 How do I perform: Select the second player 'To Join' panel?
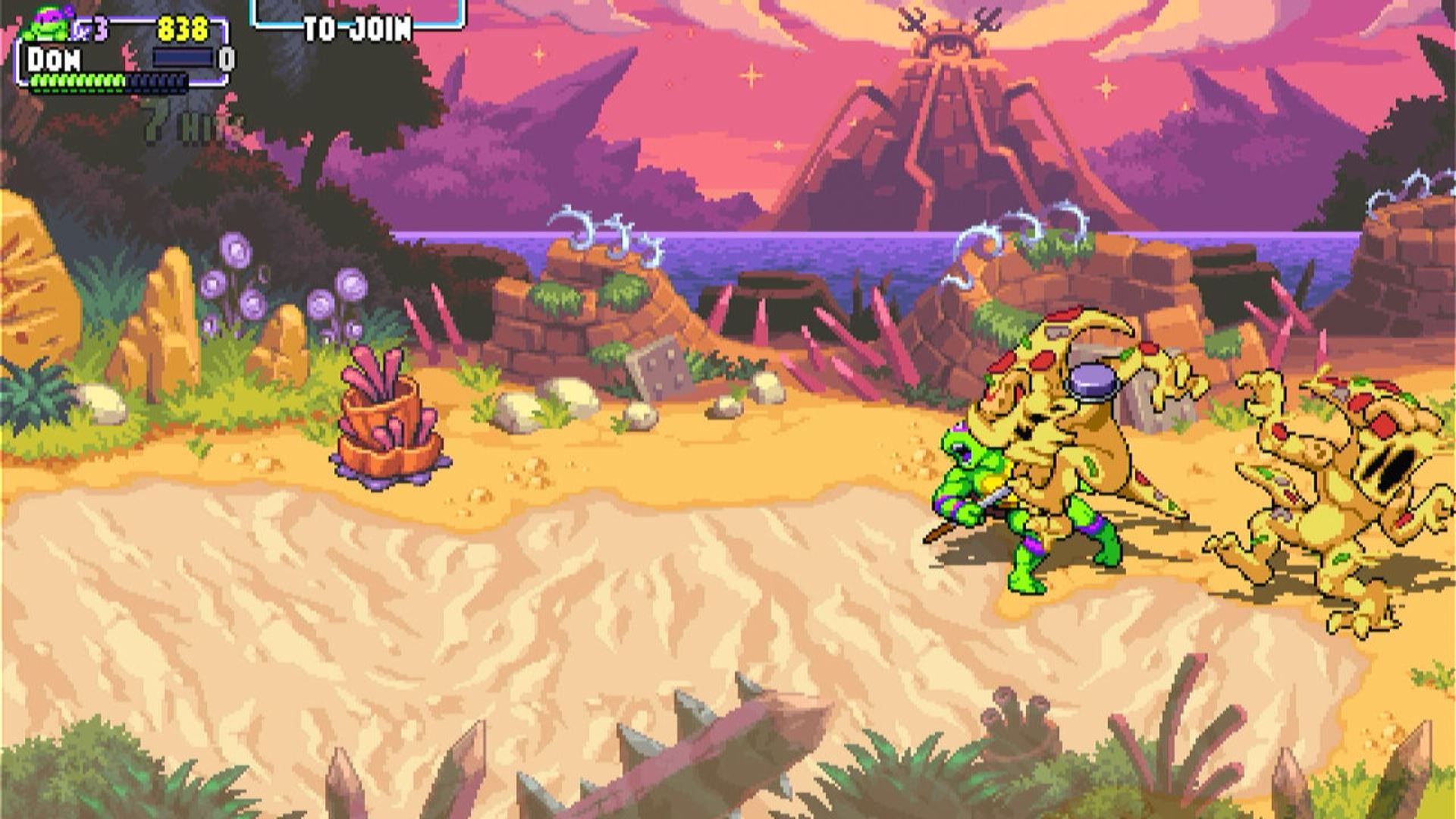point(358,18)
